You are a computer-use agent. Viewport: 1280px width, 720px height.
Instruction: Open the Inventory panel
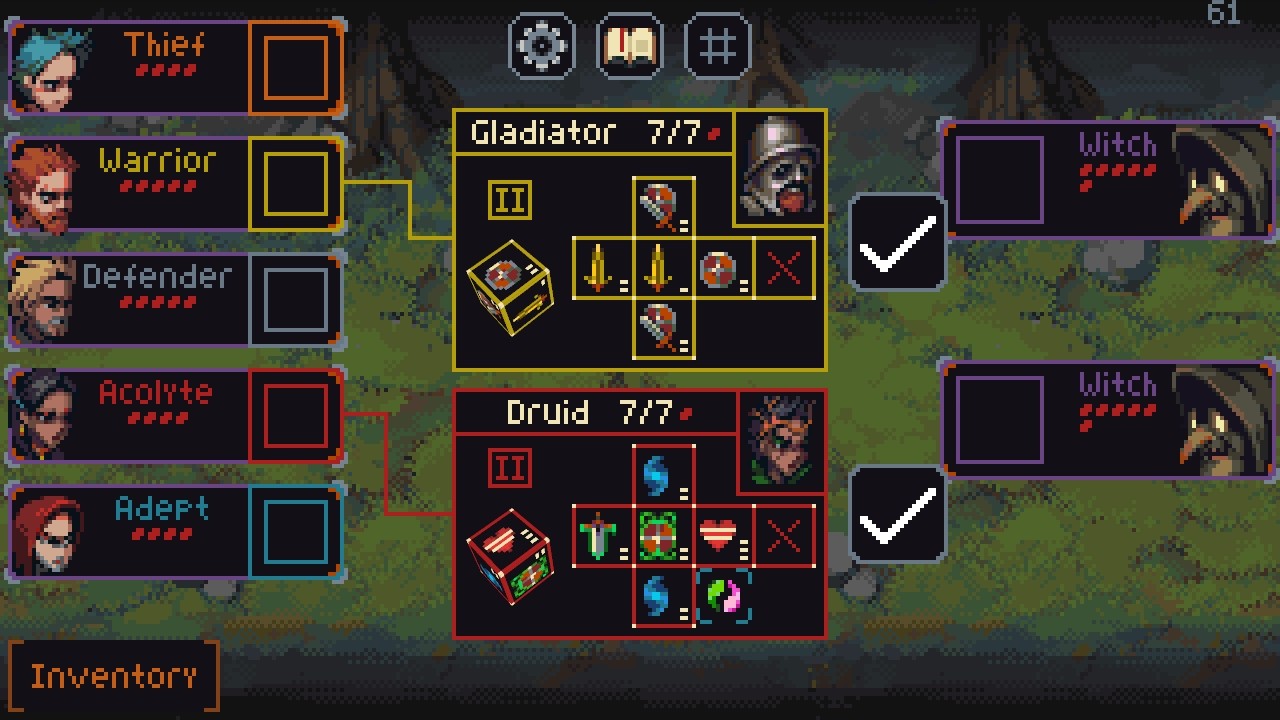(x=113, y=676)
